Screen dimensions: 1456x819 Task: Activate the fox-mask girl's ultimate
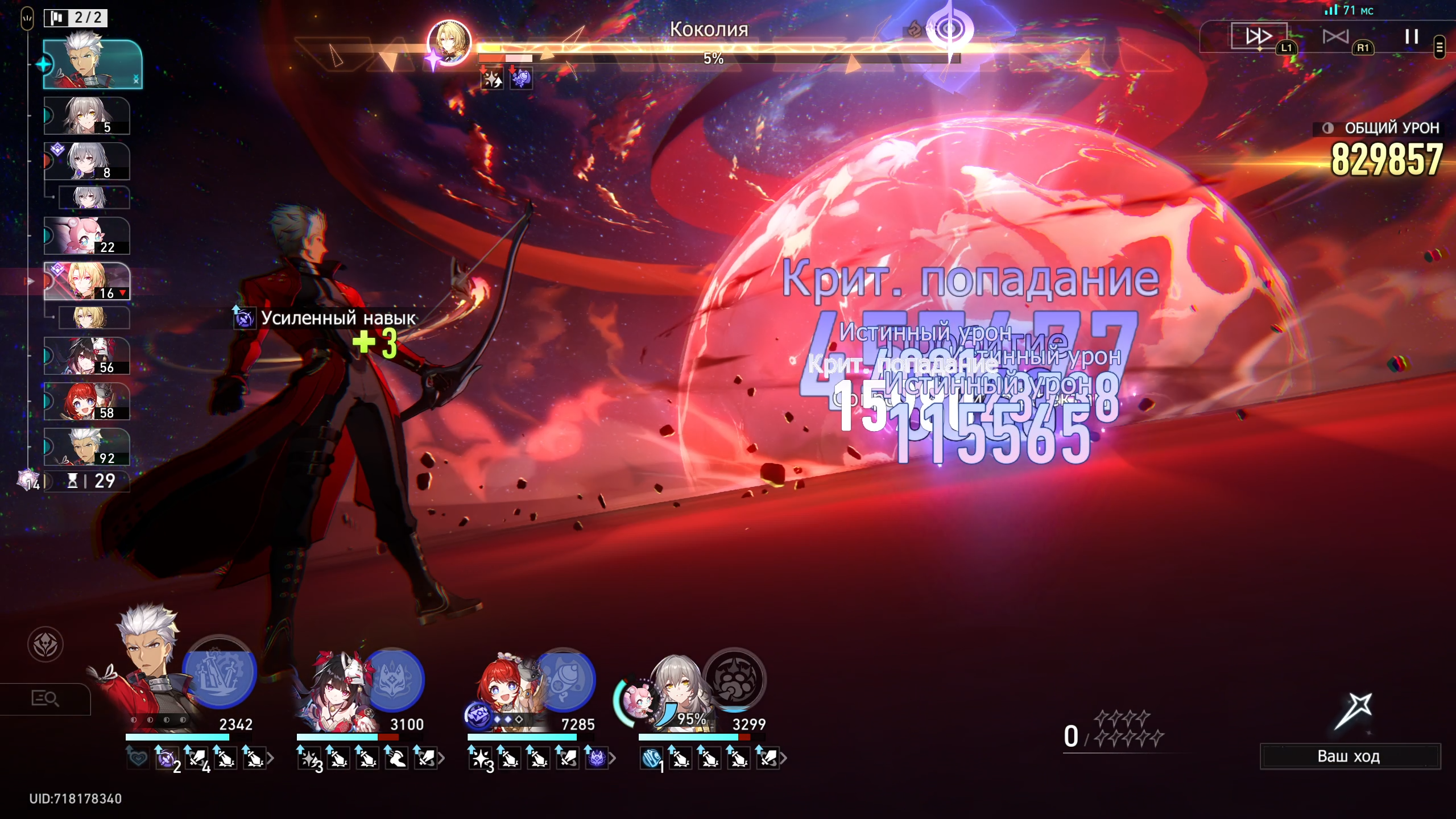pyautogui.click(x=393, y=680)
